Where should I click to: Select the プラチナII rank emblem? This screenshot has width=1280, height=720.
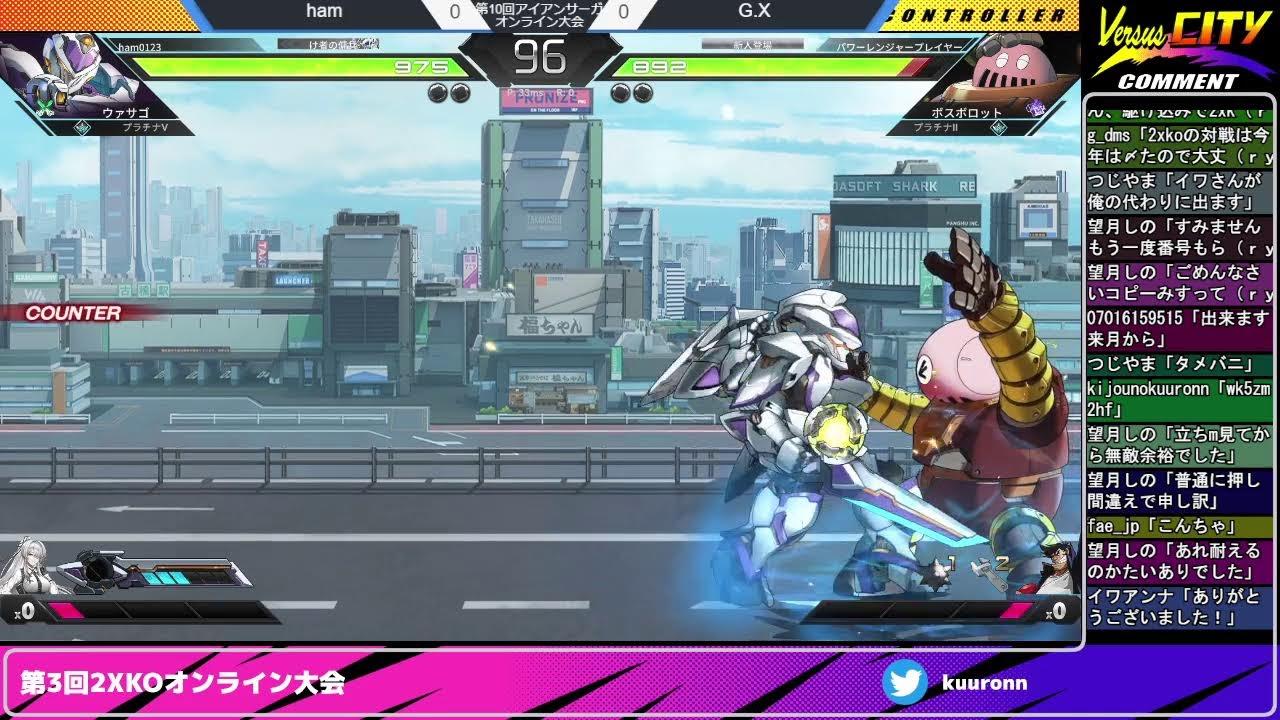click(x=999, y=128)
